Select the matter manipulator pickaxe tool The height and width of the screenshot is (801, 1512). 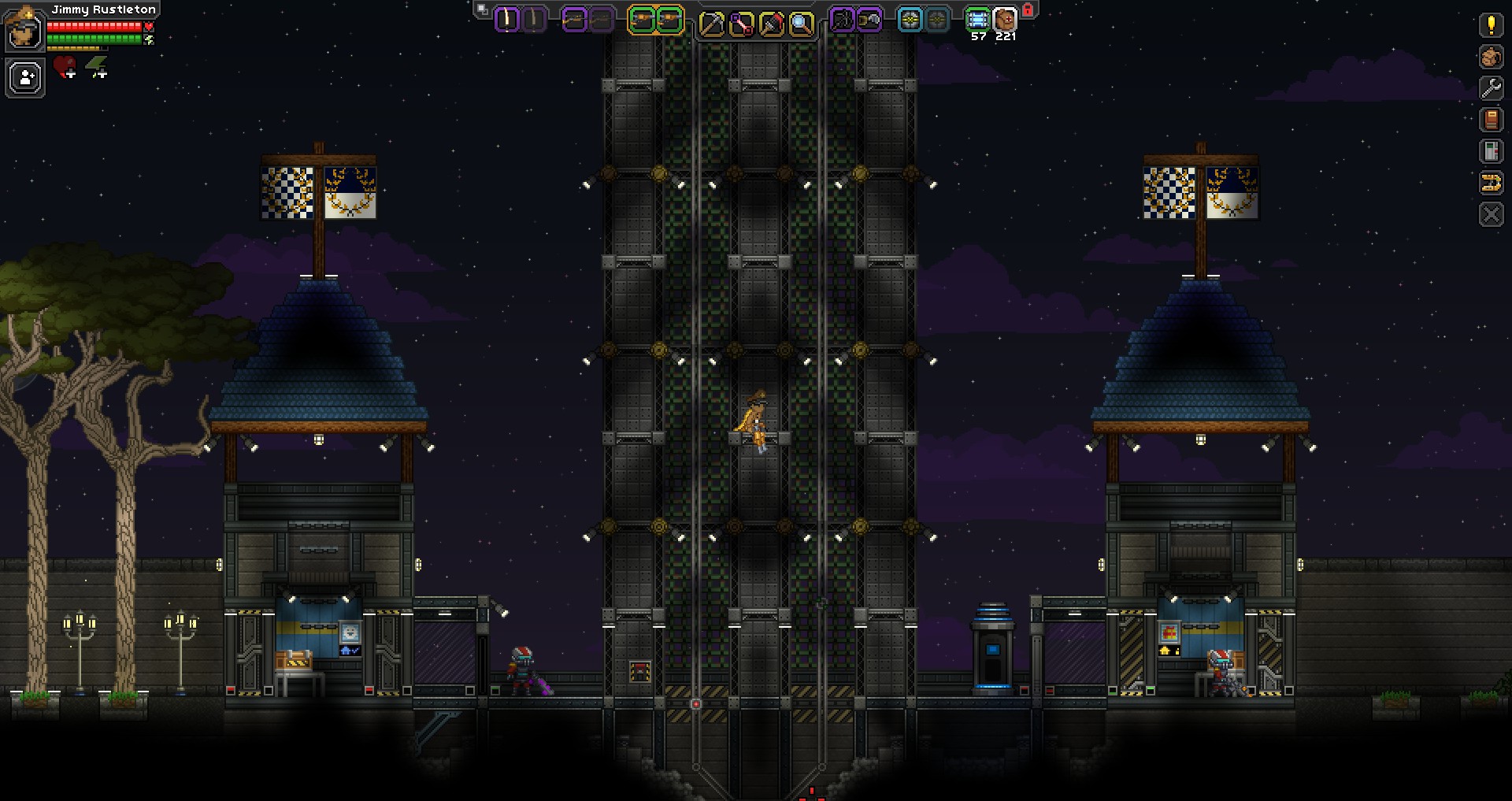click(x=711, y=24)
